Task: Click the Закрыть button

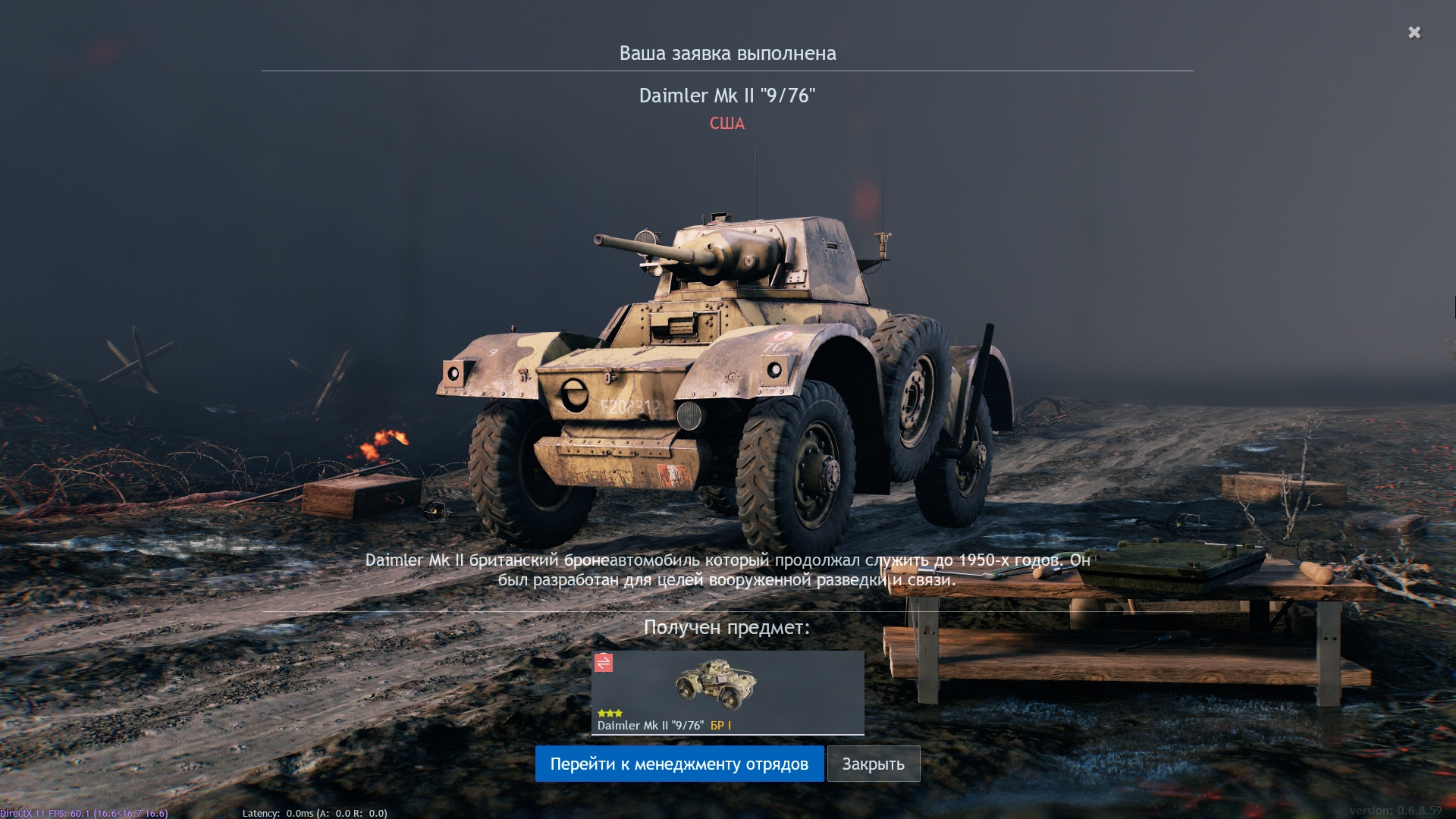Action: [873, 764]
